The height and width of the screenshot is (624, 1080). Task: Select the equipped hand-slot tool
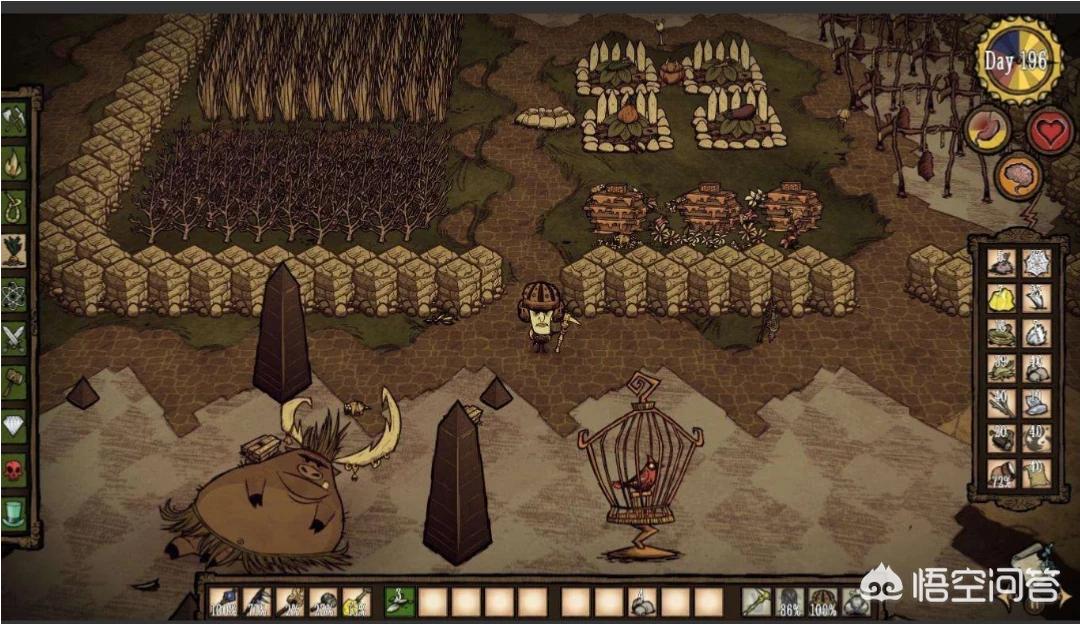point(756,602)
